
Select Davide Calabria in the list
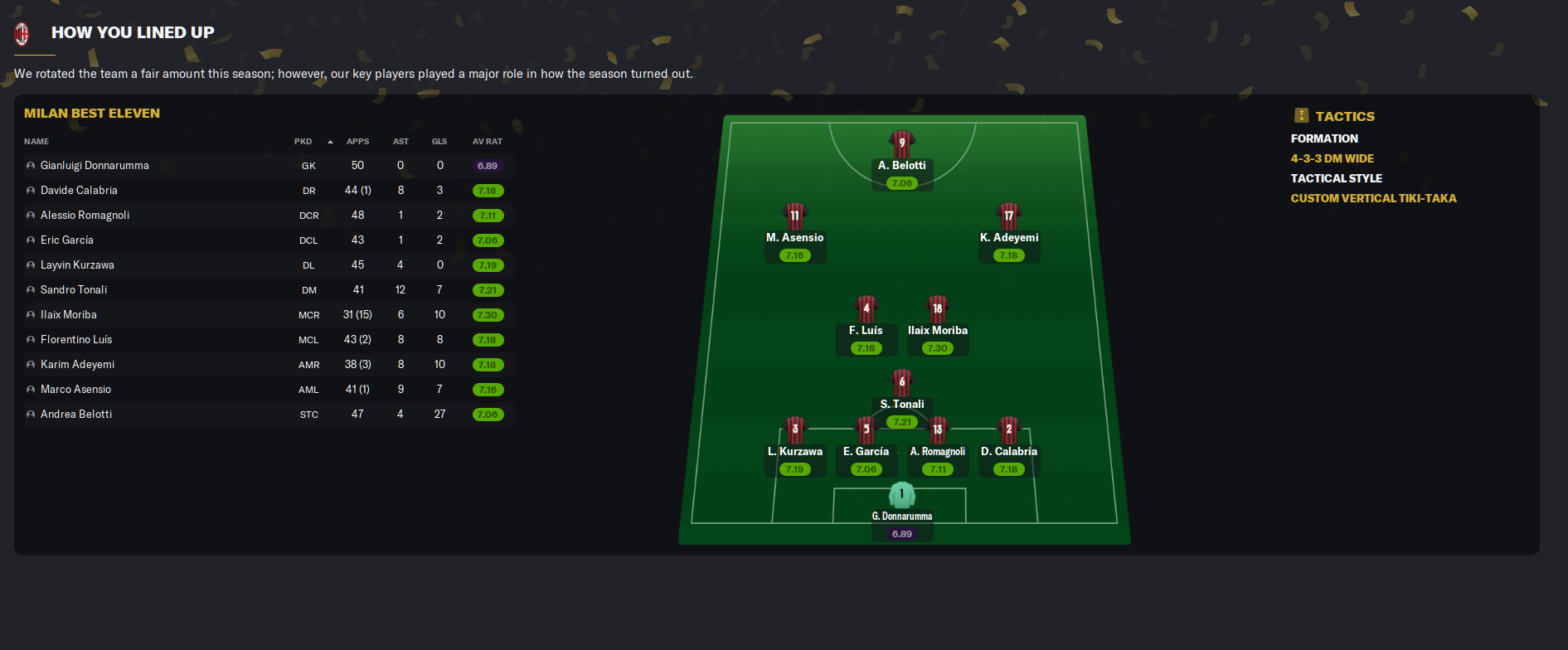click(x=79, y=191)
